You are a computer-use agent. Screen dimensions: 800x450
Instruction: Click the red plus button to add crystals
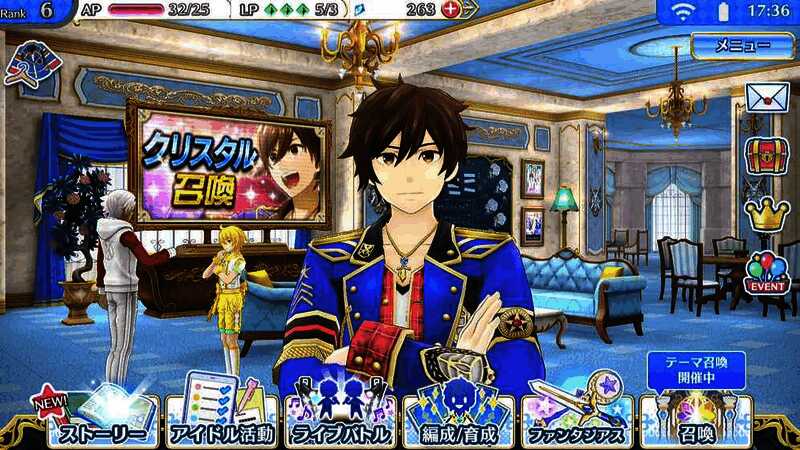[x=450, y=10]
